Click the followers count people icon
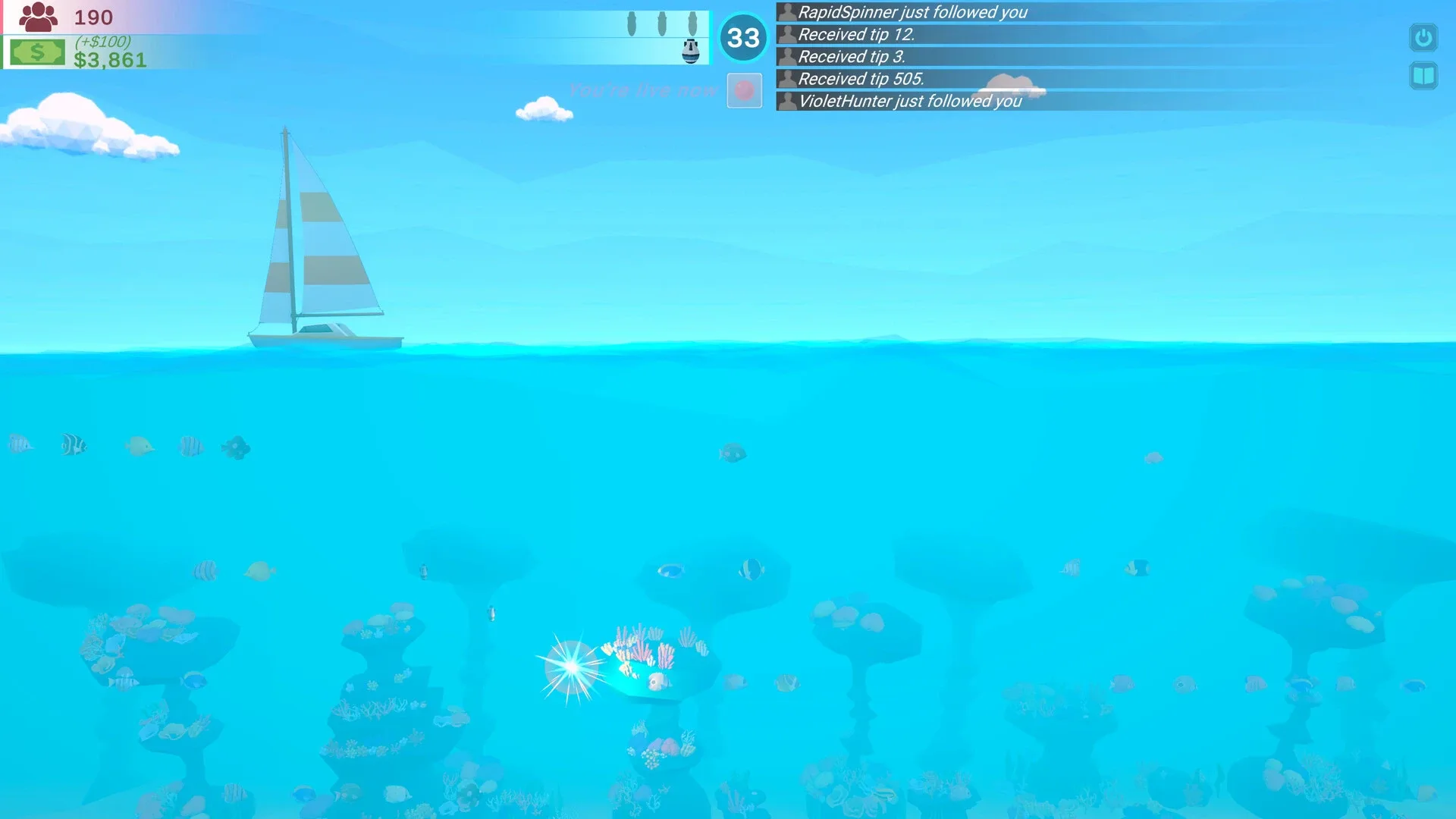This screenshot has width=1456, height=819. click(x=39, y=15)
